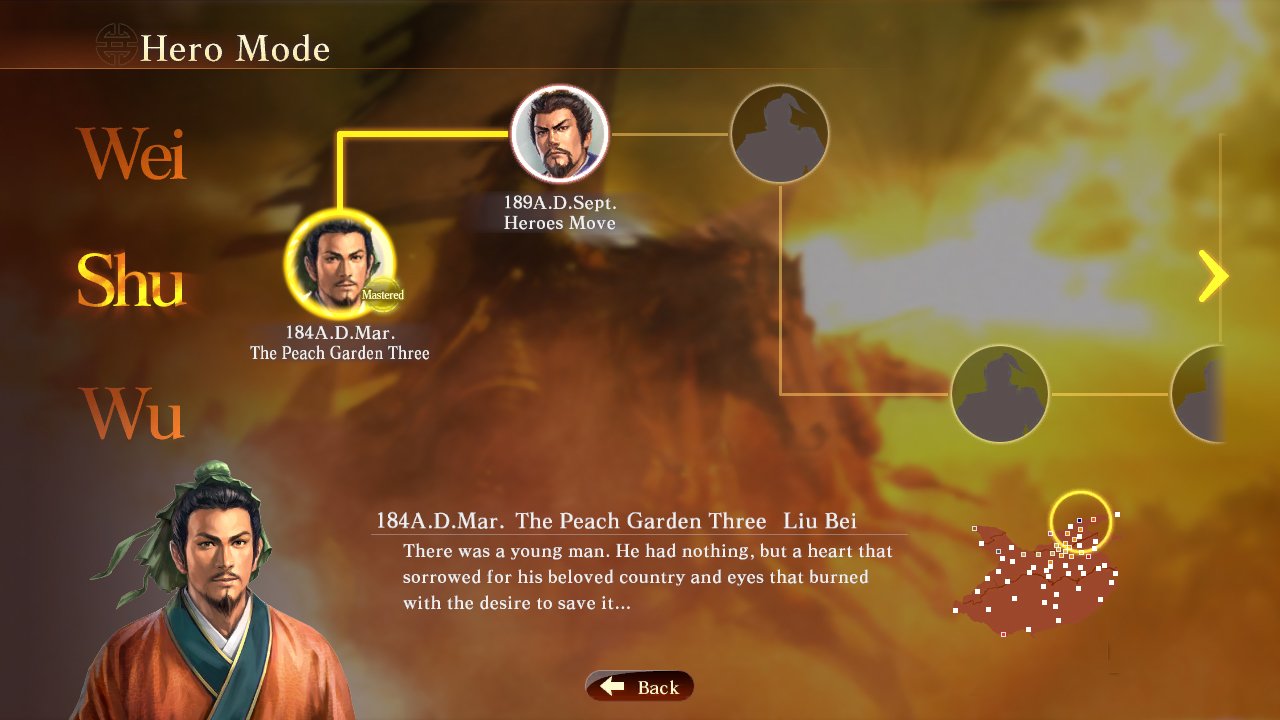The height and width of the screenshot is (720, 1280).
Task: Click the 189 A.D. Sept. date label
Action: (560, 204)
